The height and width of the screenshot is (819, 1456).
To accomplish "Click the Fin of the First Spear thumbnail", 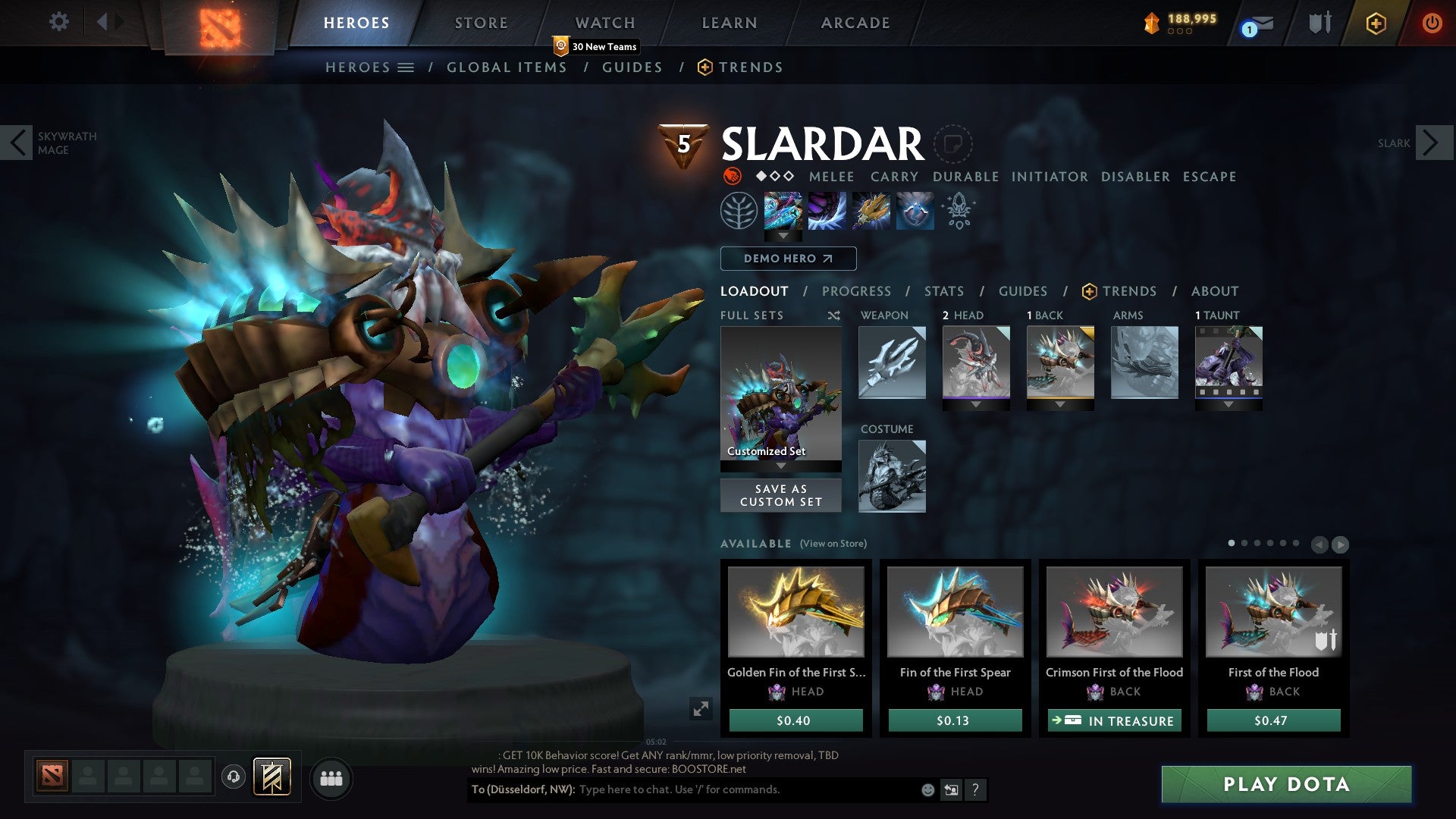I will tap(955, 611).
